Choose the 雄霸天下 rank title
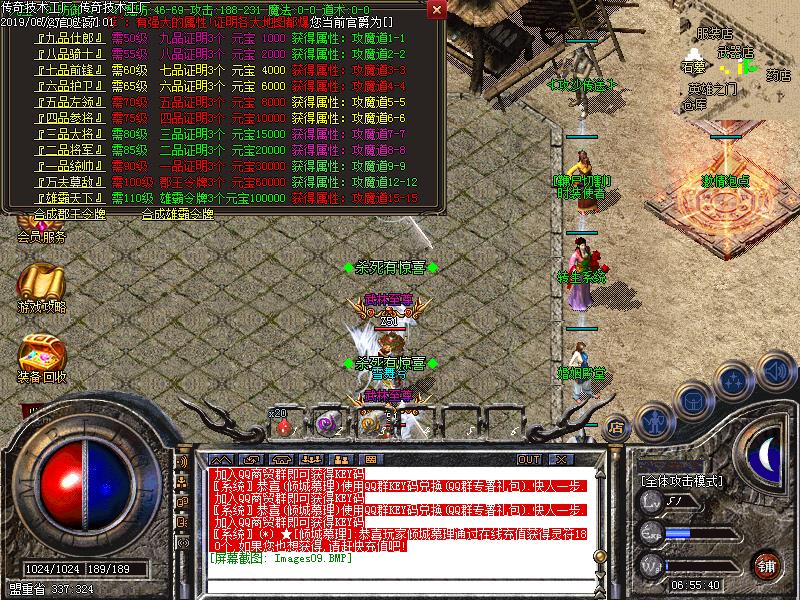Screen dimensions: 800x600 [x=64, y=198]
